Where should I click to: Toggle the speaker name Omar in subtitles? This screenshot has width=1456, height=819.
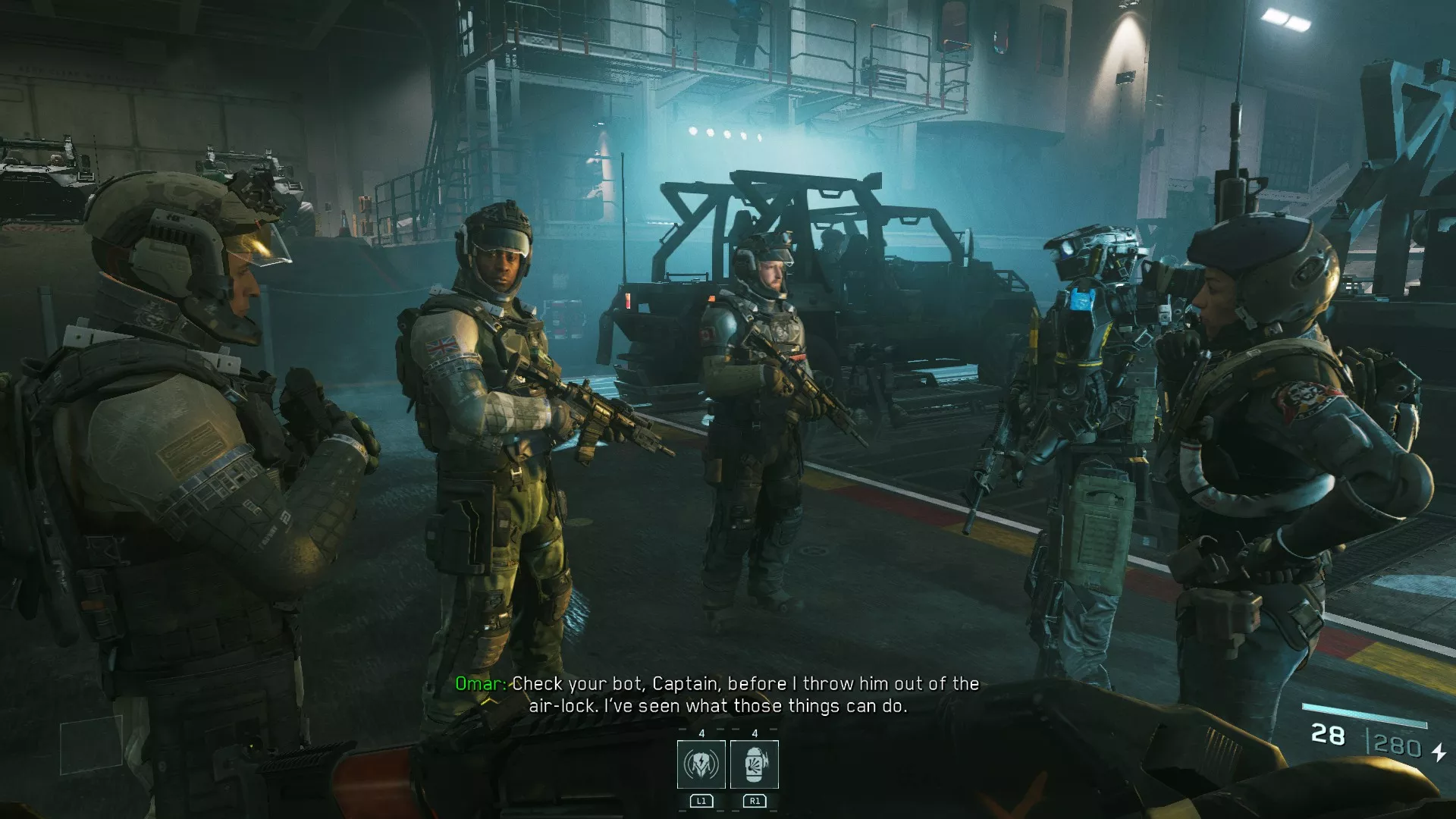click(x=480, y=683)
